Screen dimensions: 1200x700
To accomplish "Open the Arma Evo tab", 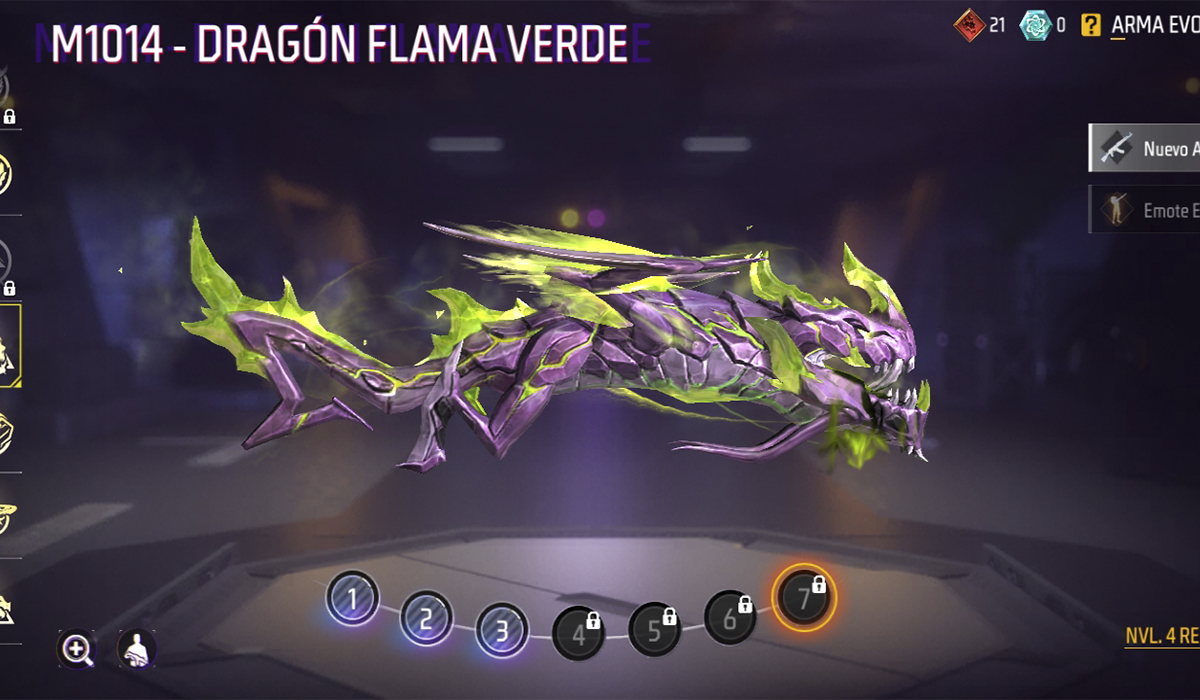I will [x=1155, y=26].
